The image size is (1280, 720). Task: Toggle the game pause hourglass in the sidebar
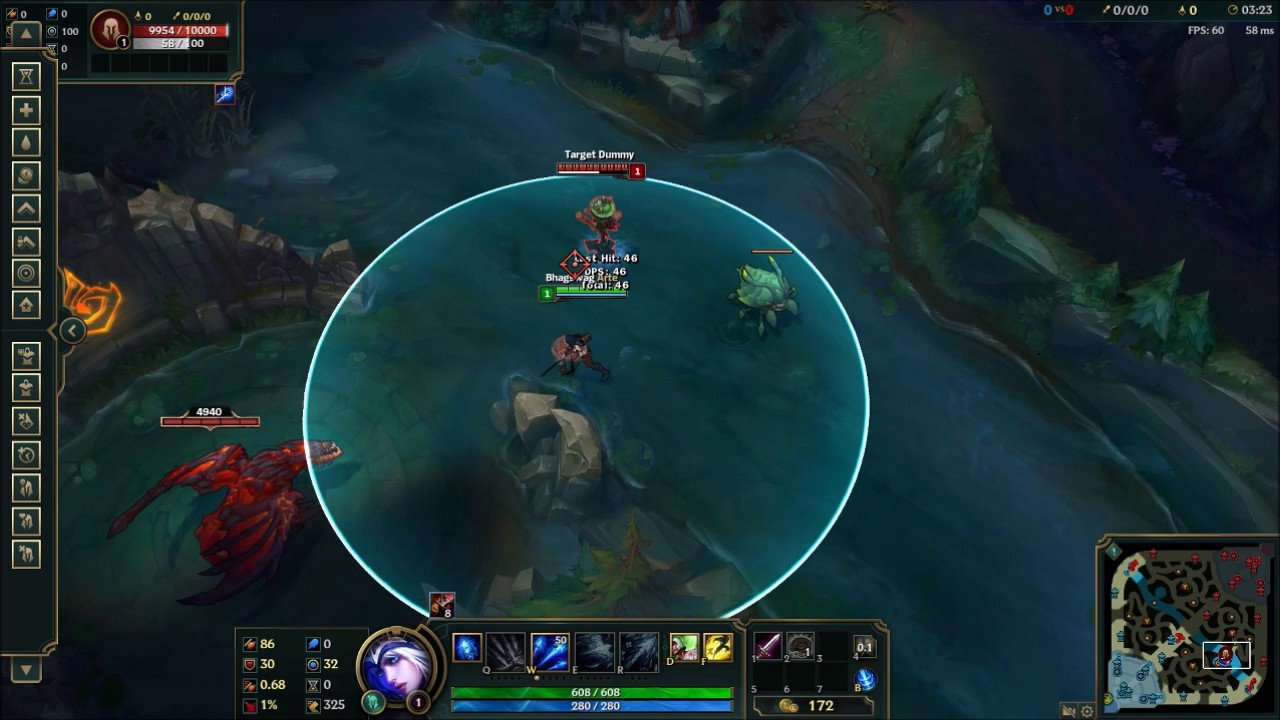point(25,76)
